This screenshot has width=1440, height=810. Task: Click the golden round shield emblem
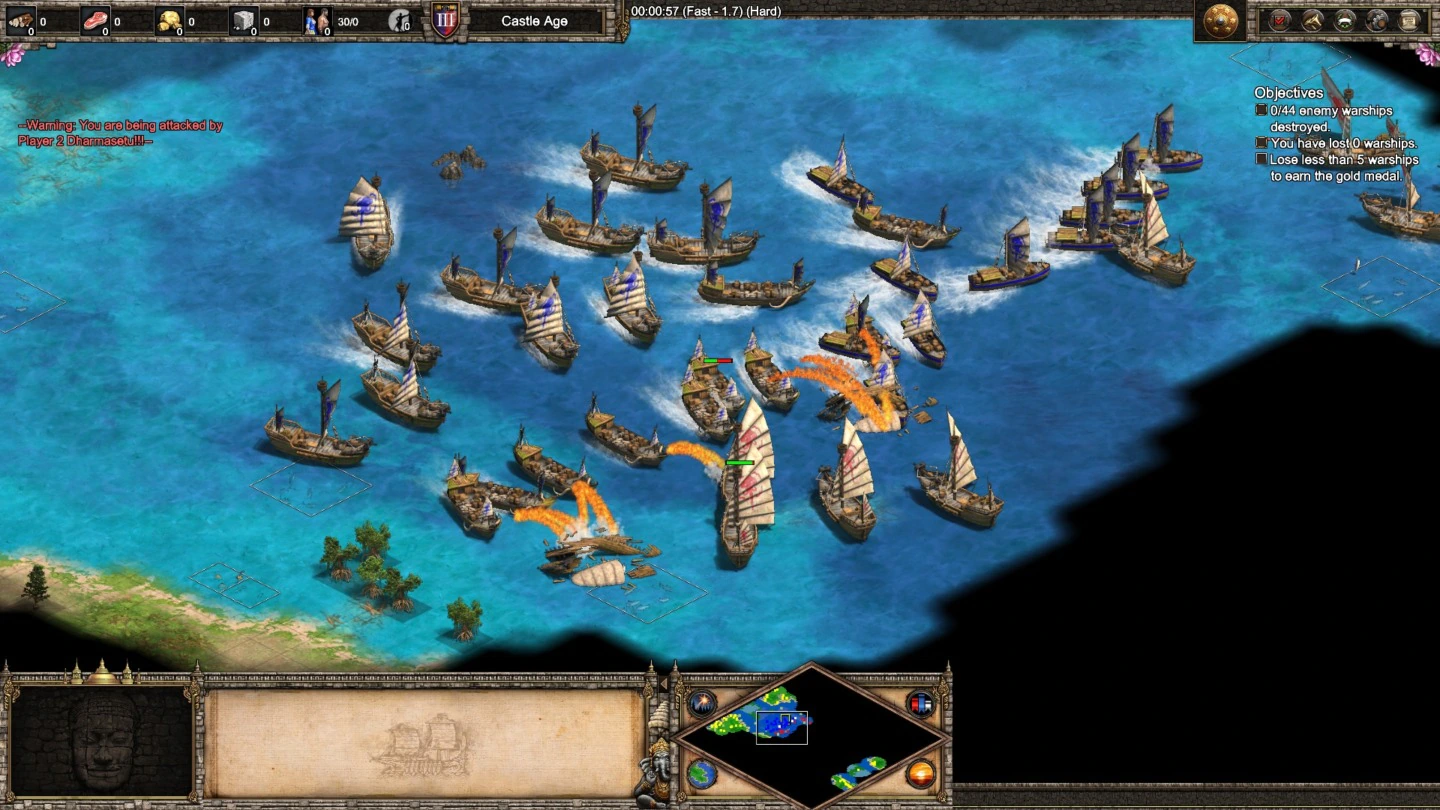click(x=1220, y=21)
